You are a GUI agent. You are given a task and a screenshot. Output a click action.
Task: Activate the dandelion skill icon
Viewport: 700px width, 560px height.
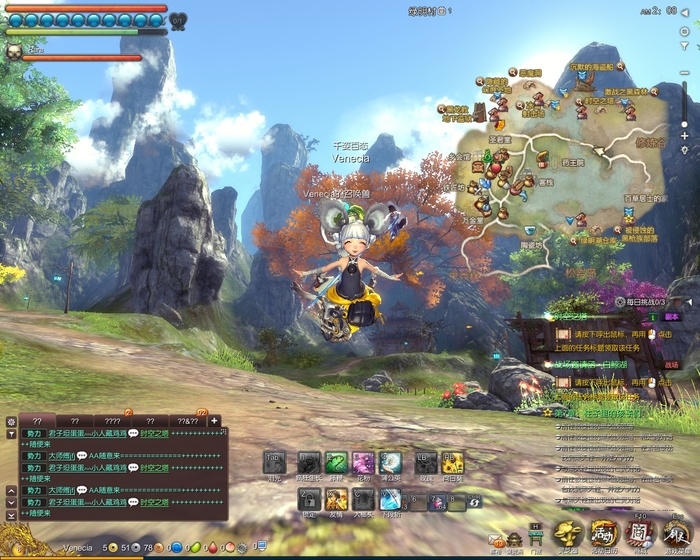tap(392, 463)
